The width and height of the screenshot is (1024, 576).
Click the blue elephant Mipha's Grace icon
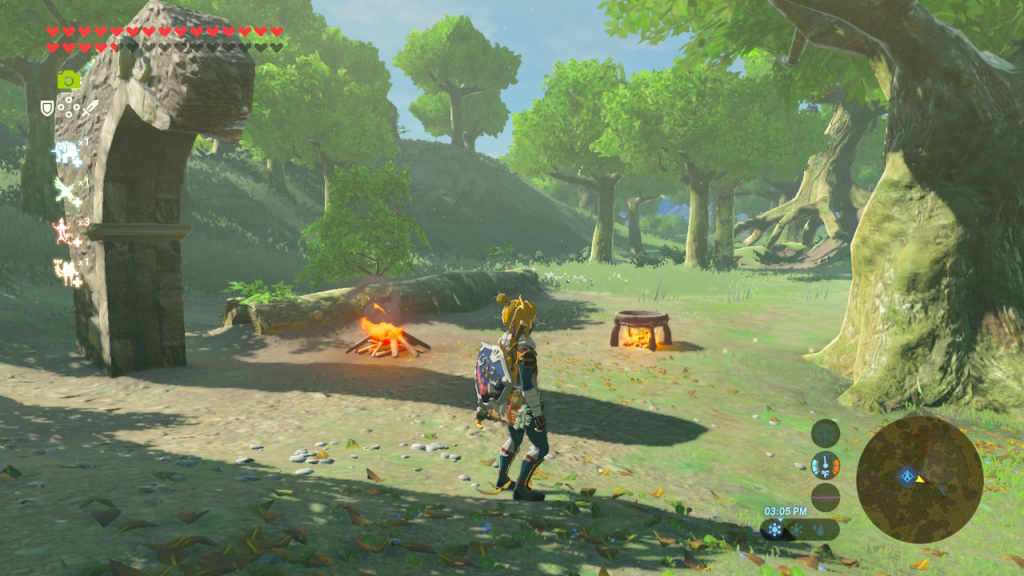point(66,153)
